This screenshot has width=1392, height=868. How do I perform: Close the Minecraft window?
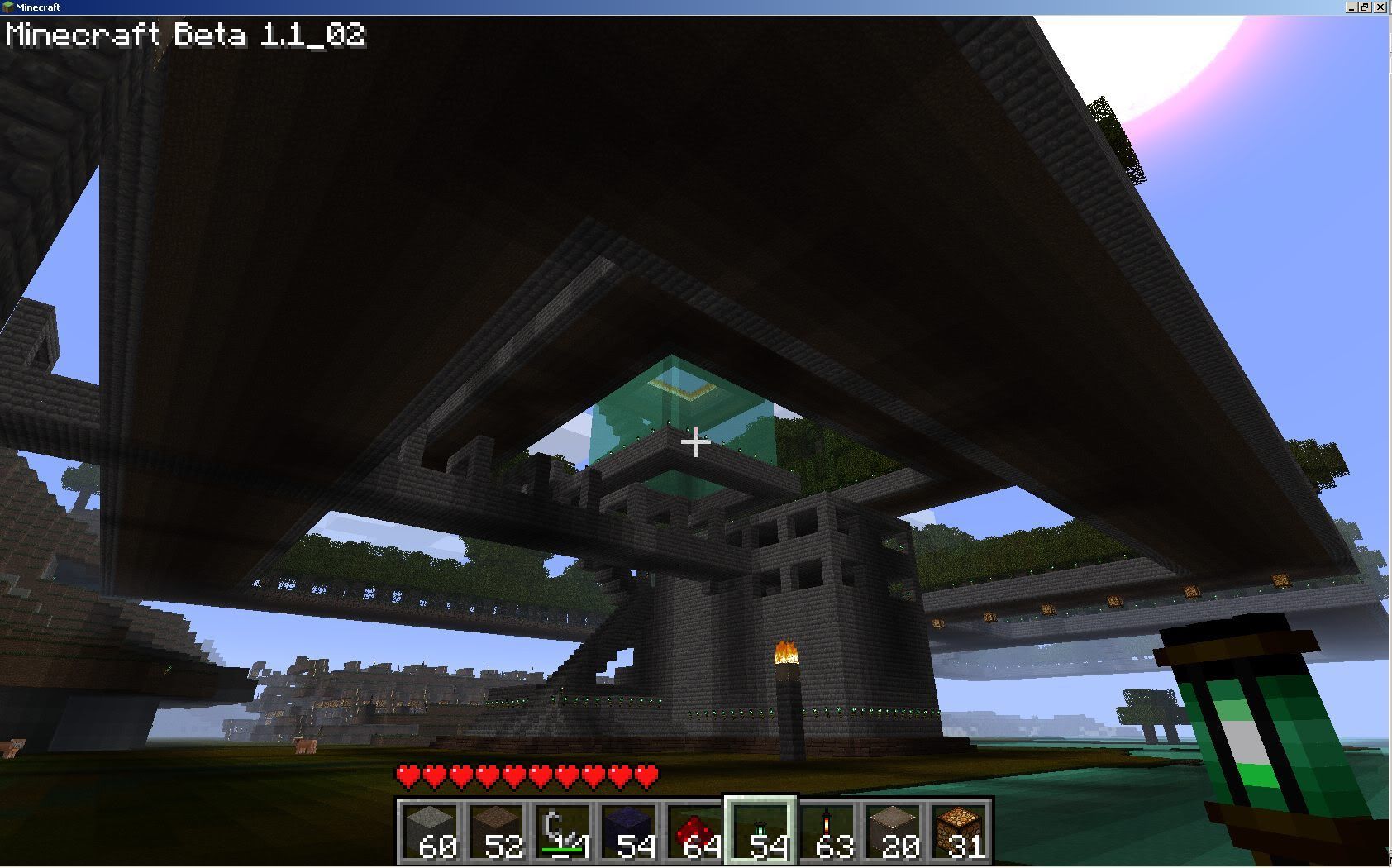[x=1381, y=7]
